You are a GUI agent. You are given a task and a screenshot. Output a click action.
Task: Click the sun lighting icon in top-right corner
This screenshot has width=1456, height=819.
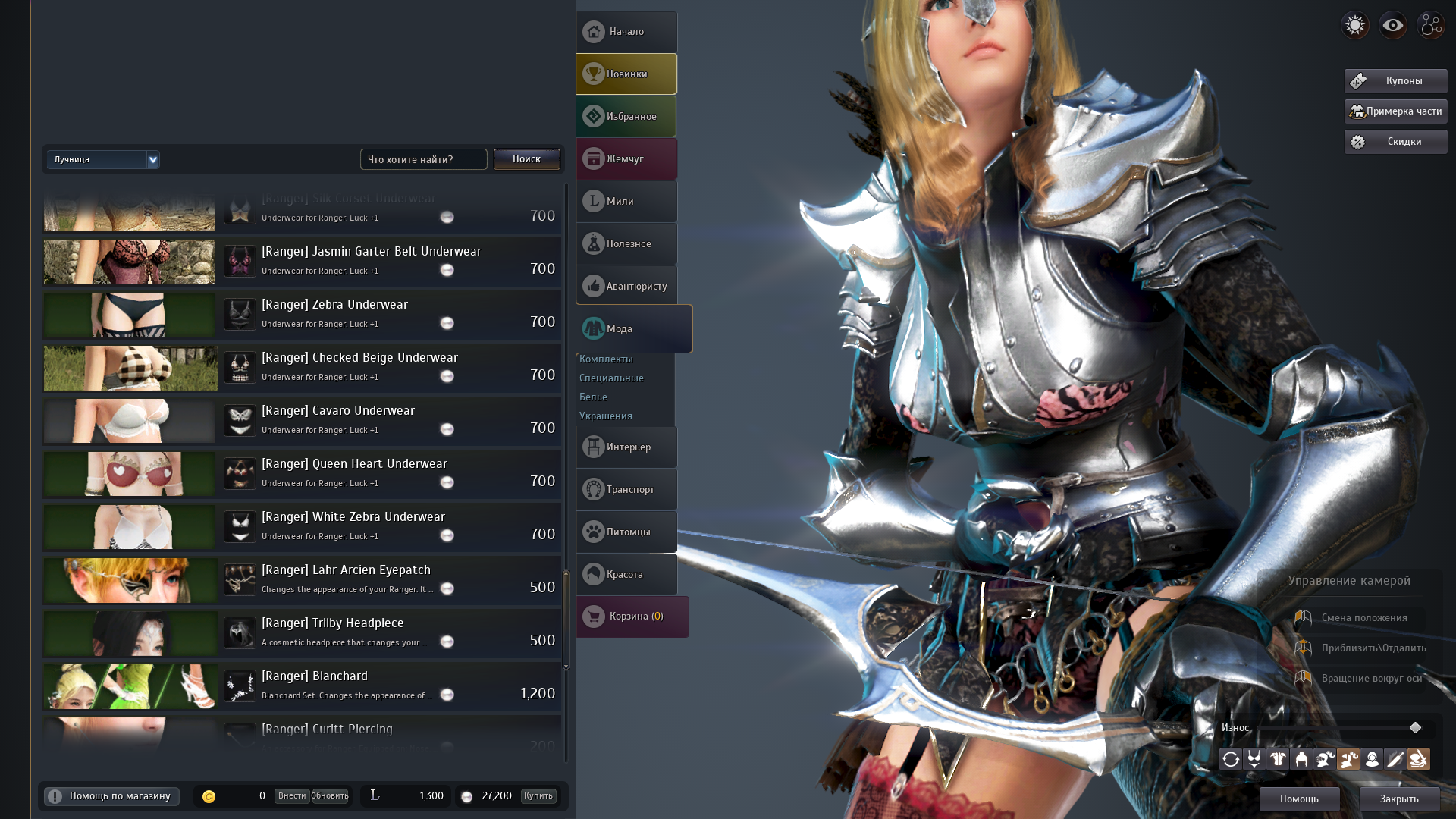click(1354, 25)
